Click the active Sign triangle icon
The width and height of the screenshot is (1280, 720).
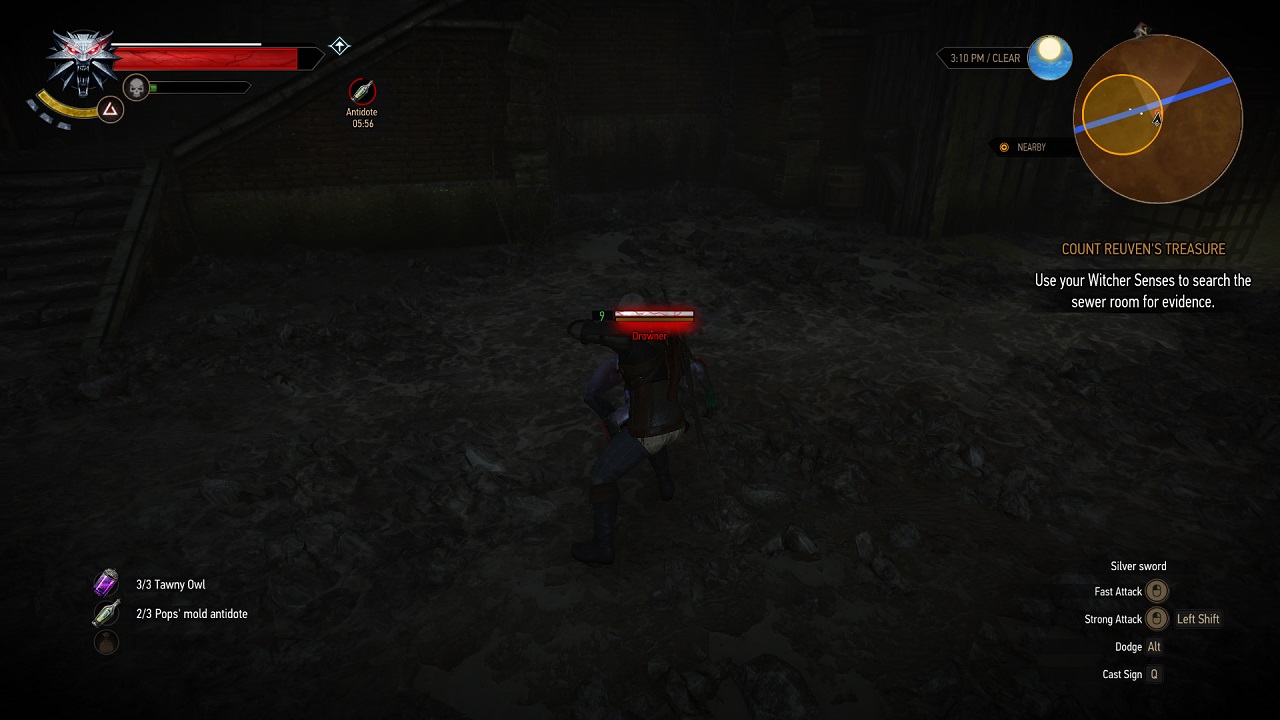110,108
